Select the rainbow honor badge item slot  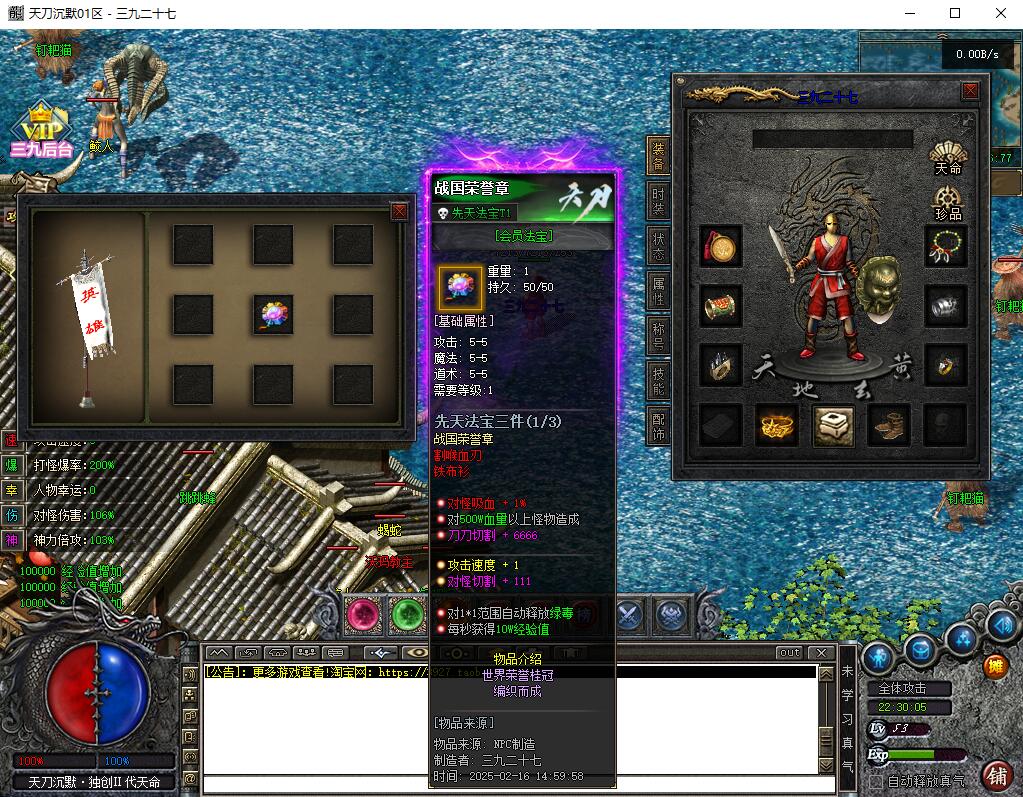(273, 314)
